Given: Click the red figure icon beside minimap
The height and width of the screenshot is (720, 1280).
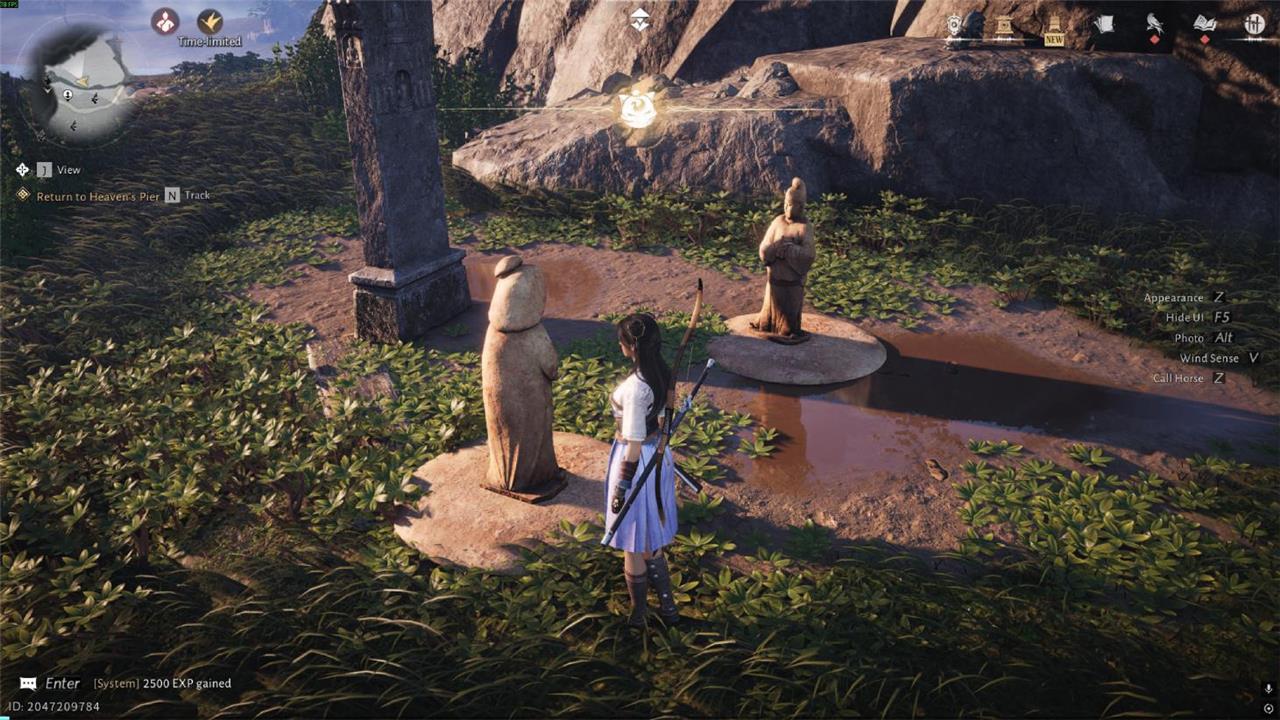Looking at the screenshot, I should pyautogui.click(x=165, y=21).
